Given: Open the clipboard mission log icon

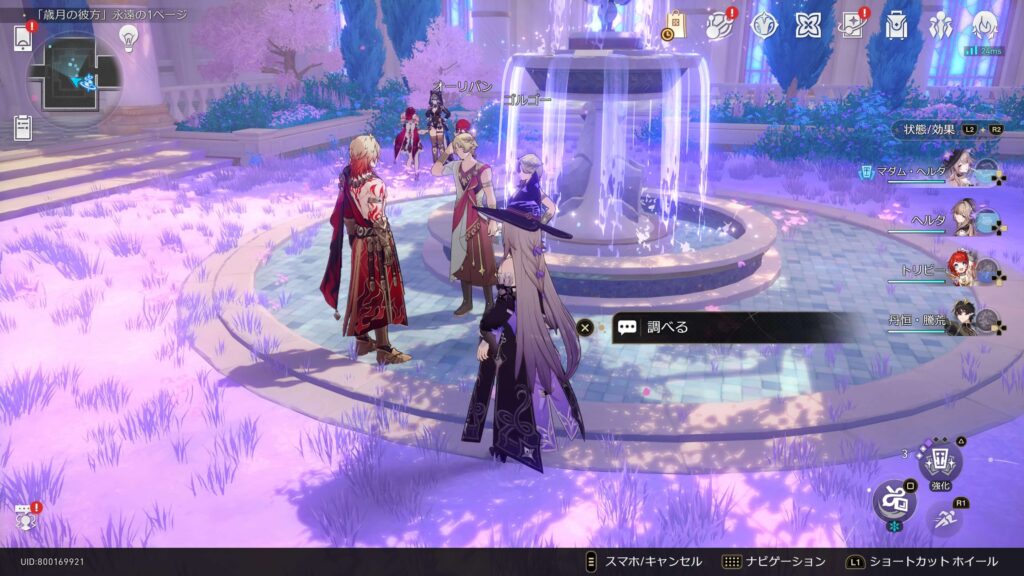Looking at the screenshot, I should pyautogui.click(x=22, y=127).
